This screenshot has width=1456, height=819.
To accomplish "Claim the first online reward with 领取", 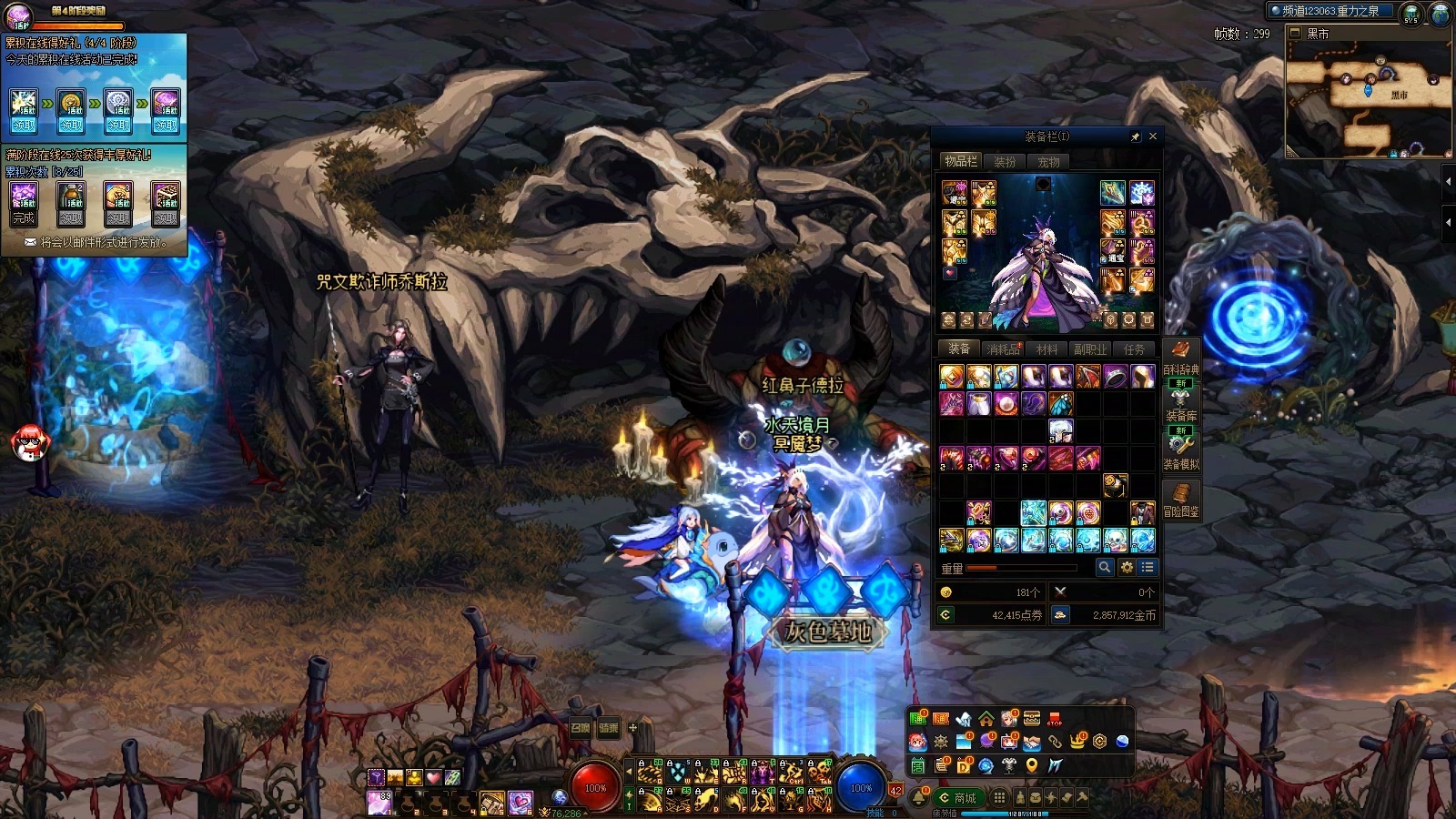I will coord(24,125).
